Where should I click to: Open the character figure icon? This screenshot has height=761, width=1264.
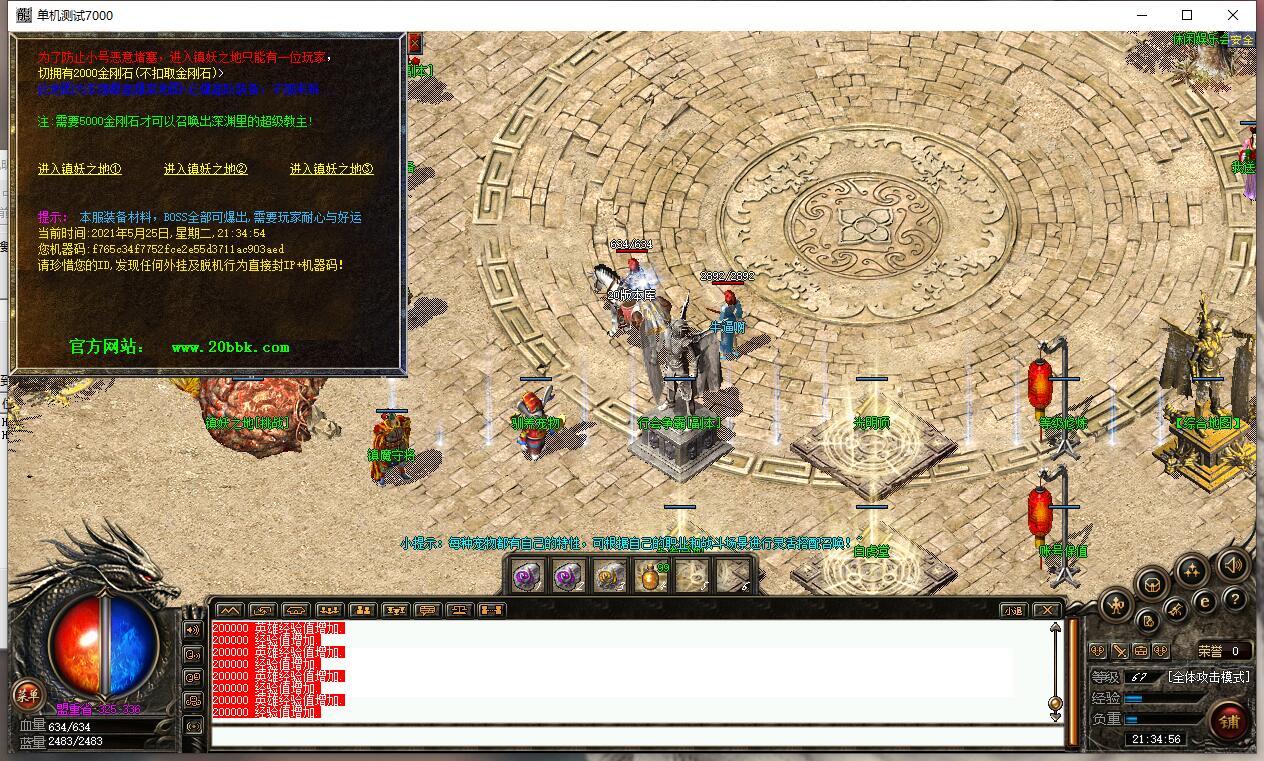(1116, 604)
